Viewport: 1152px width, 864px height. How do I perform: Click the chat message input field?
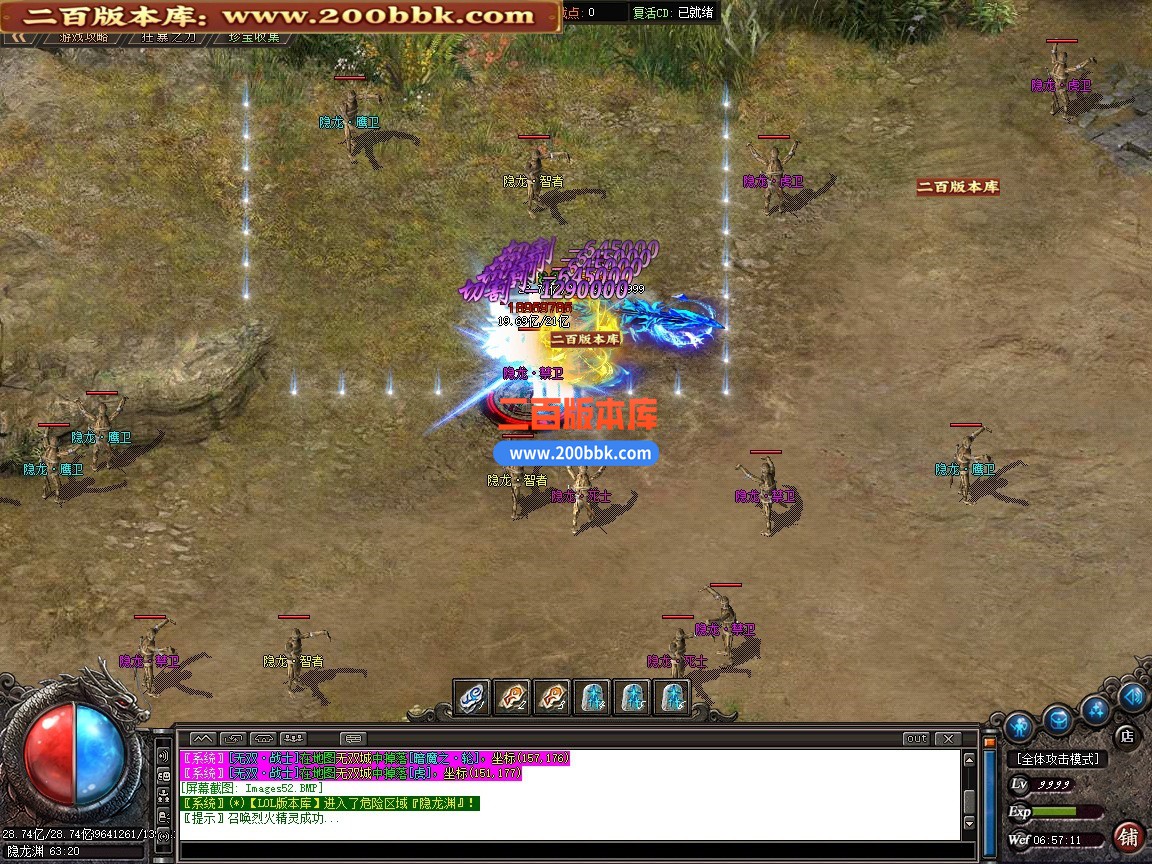tap(570, 850)
